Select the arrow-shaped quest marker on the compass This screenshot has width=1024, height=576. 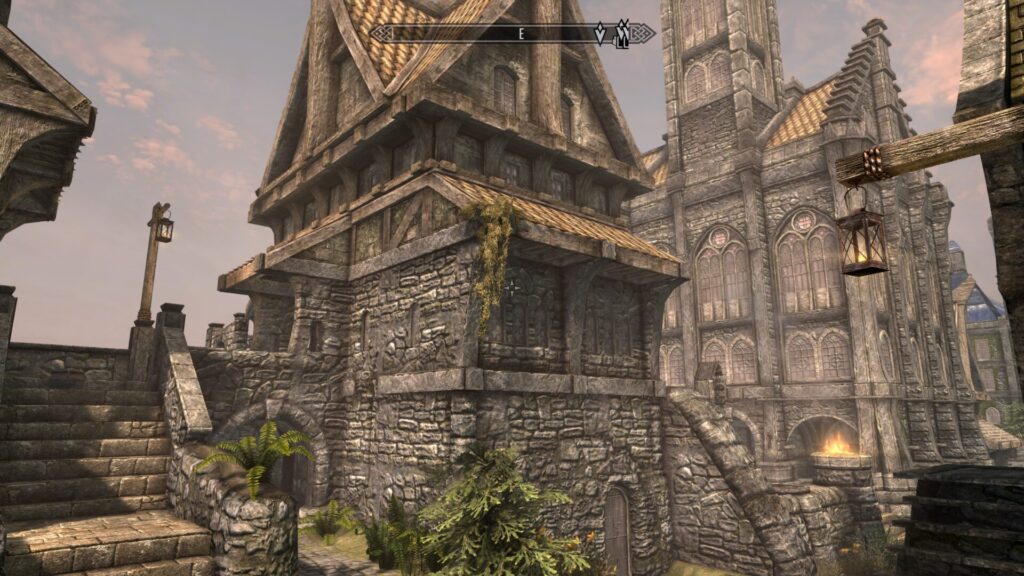pos(600,34)
